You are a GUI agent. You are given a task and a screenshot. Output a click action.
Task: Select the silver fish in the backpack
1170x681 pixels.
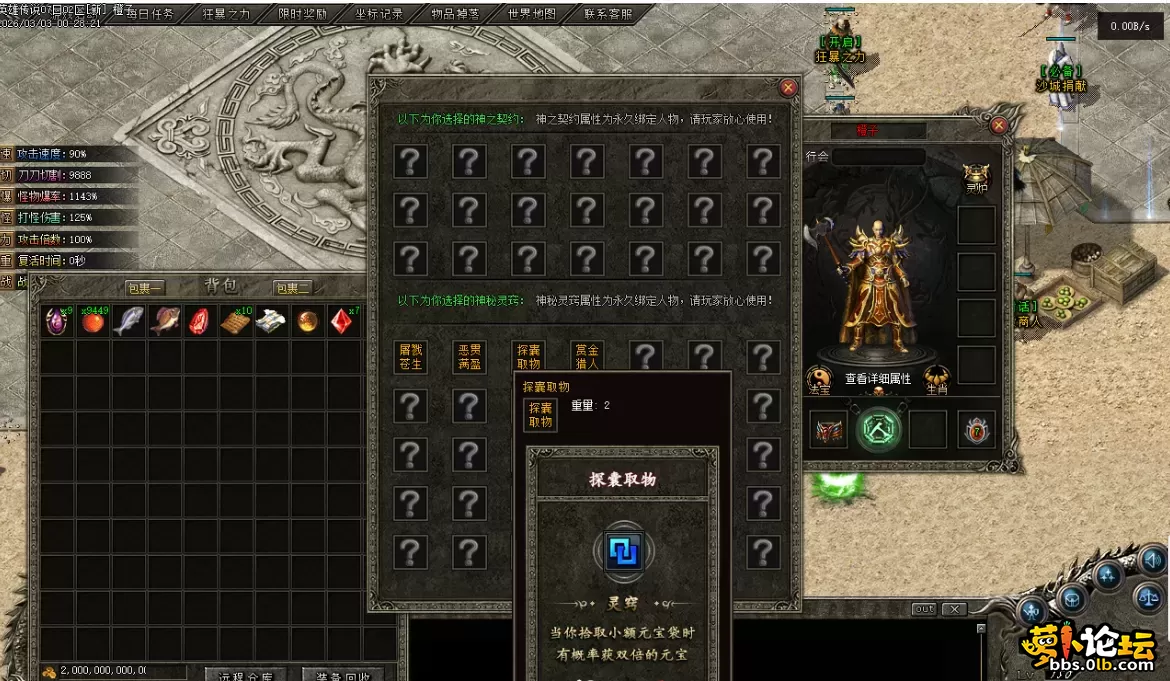click(x=129, y=321)
